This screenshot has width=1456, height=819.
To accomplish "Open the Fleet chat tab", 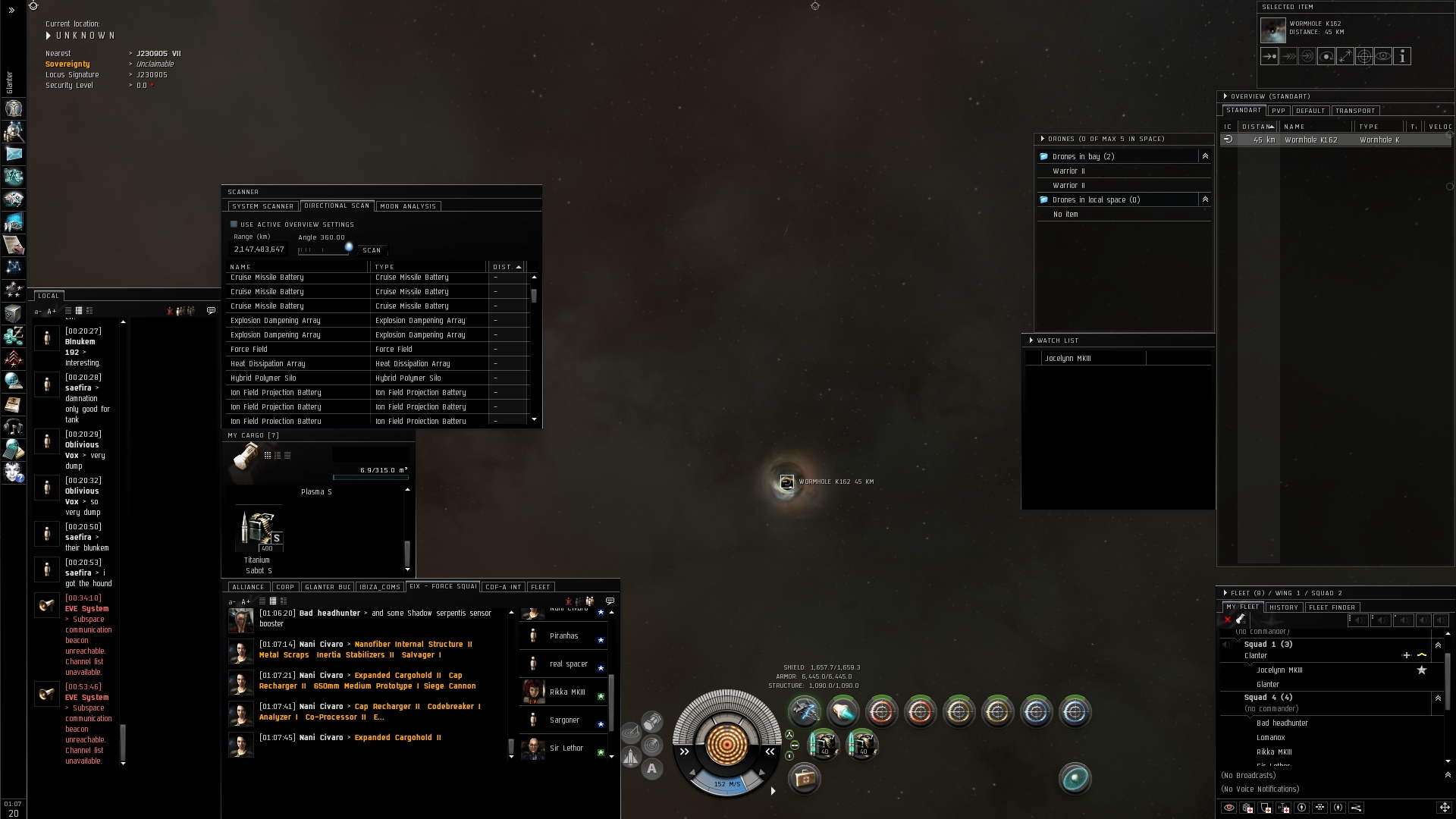I will pos(541,587).
